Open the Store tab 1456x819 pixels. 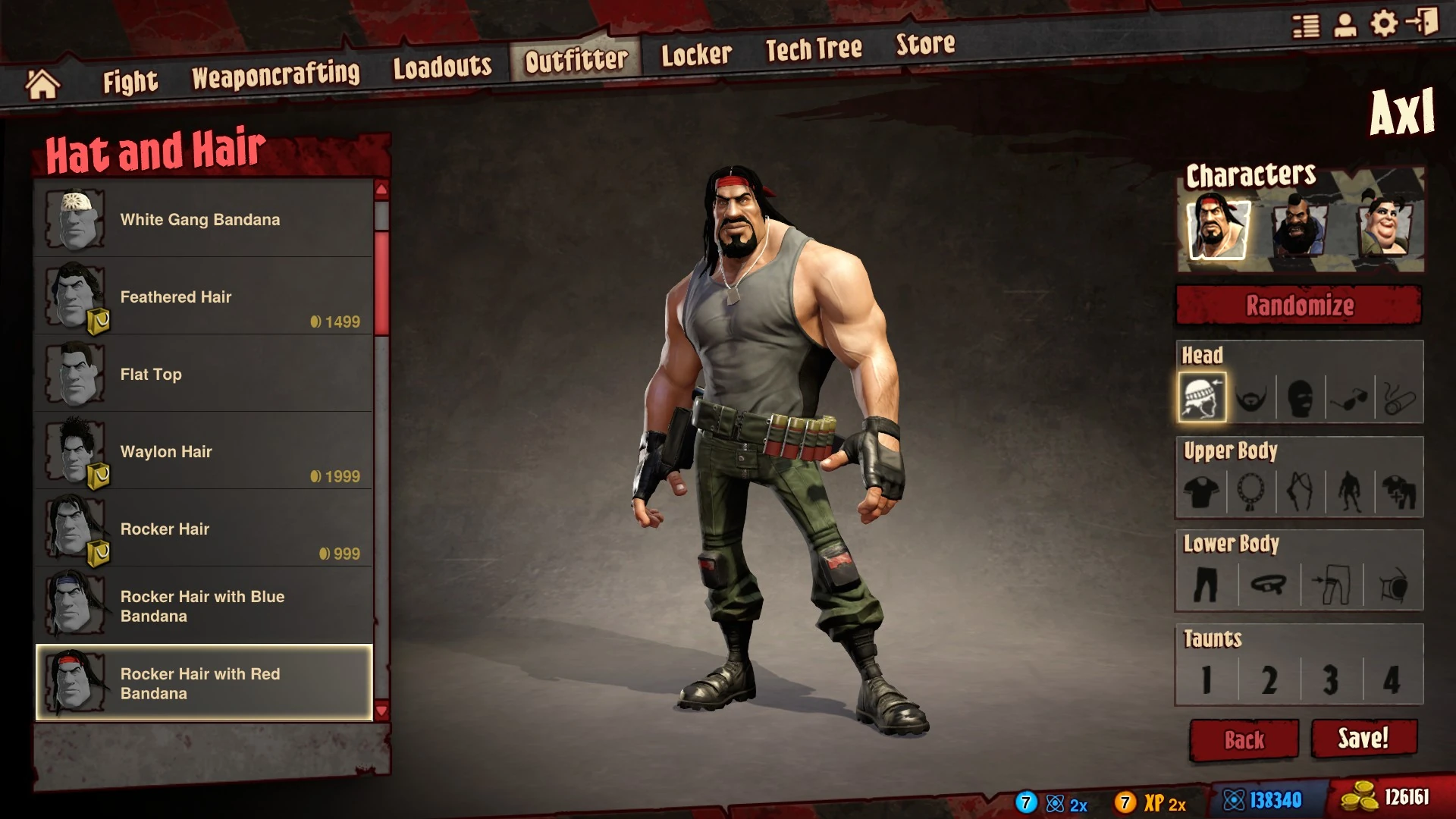coord(925,45)
